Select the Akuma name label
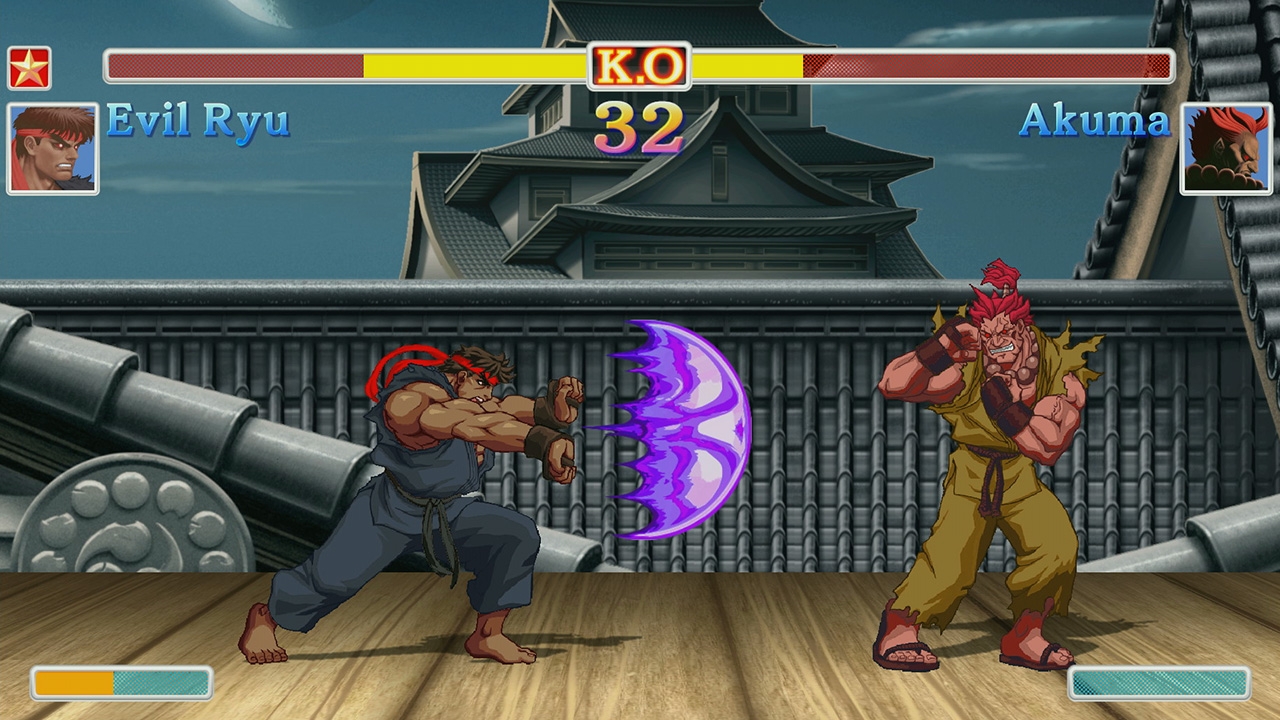 (1096, 121)
